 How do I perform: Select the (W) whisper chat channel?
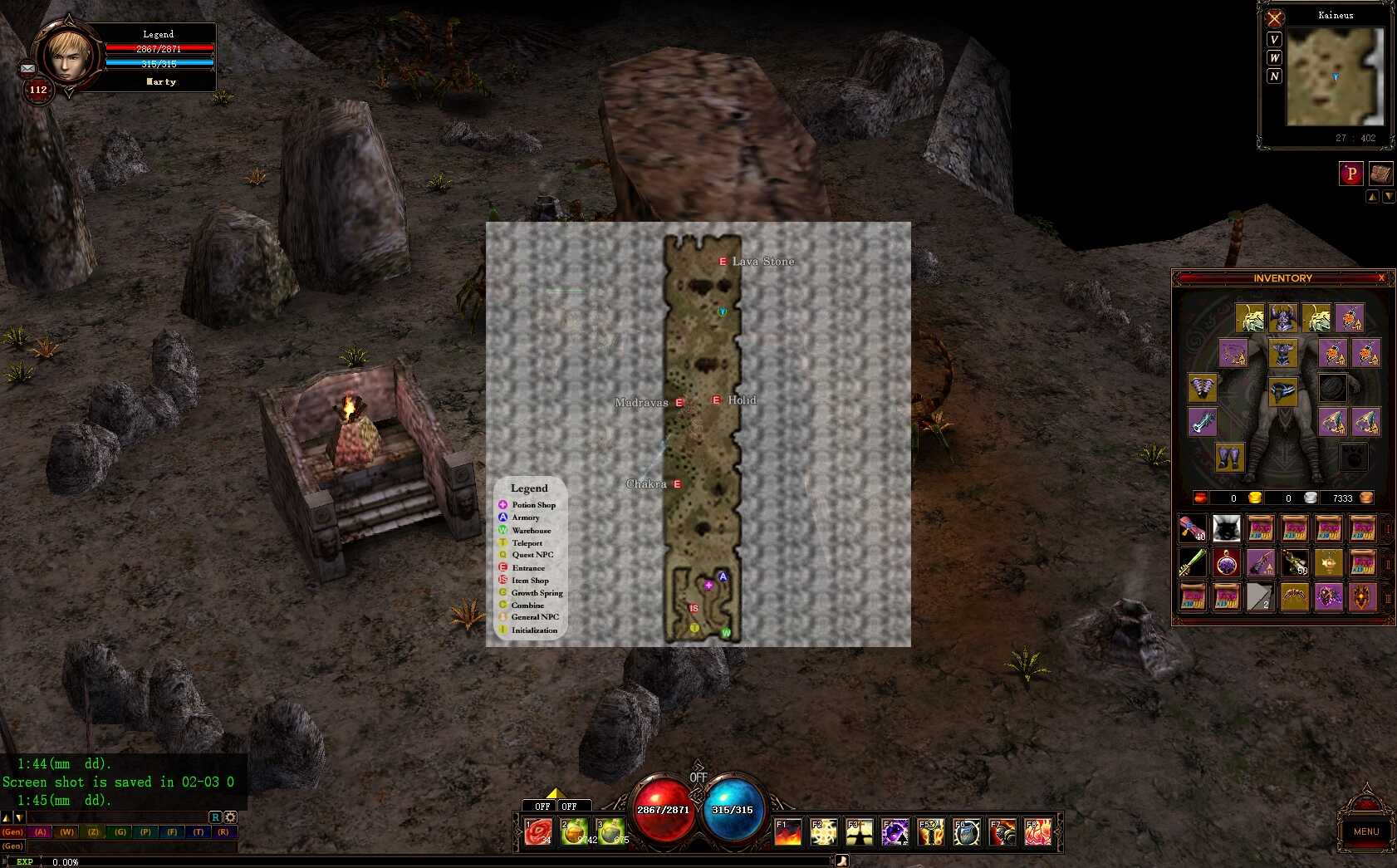(x=66, y=831)
